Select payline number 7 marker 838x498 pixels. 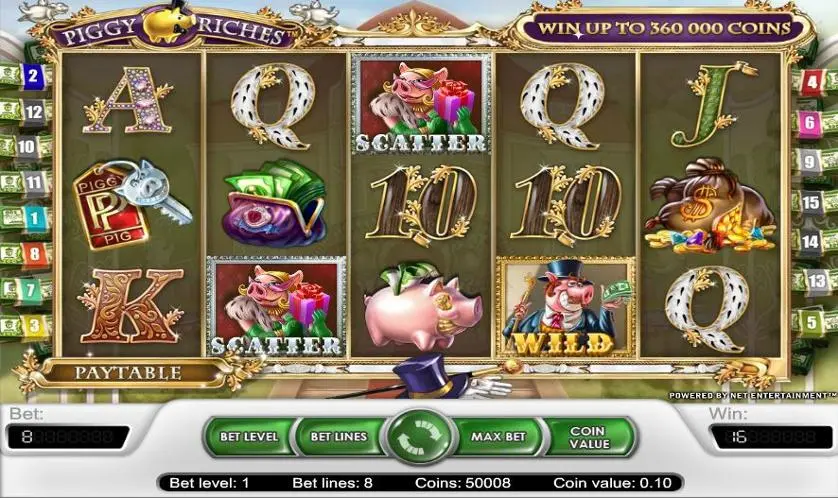pyautogui.click(x=34, y=290)
